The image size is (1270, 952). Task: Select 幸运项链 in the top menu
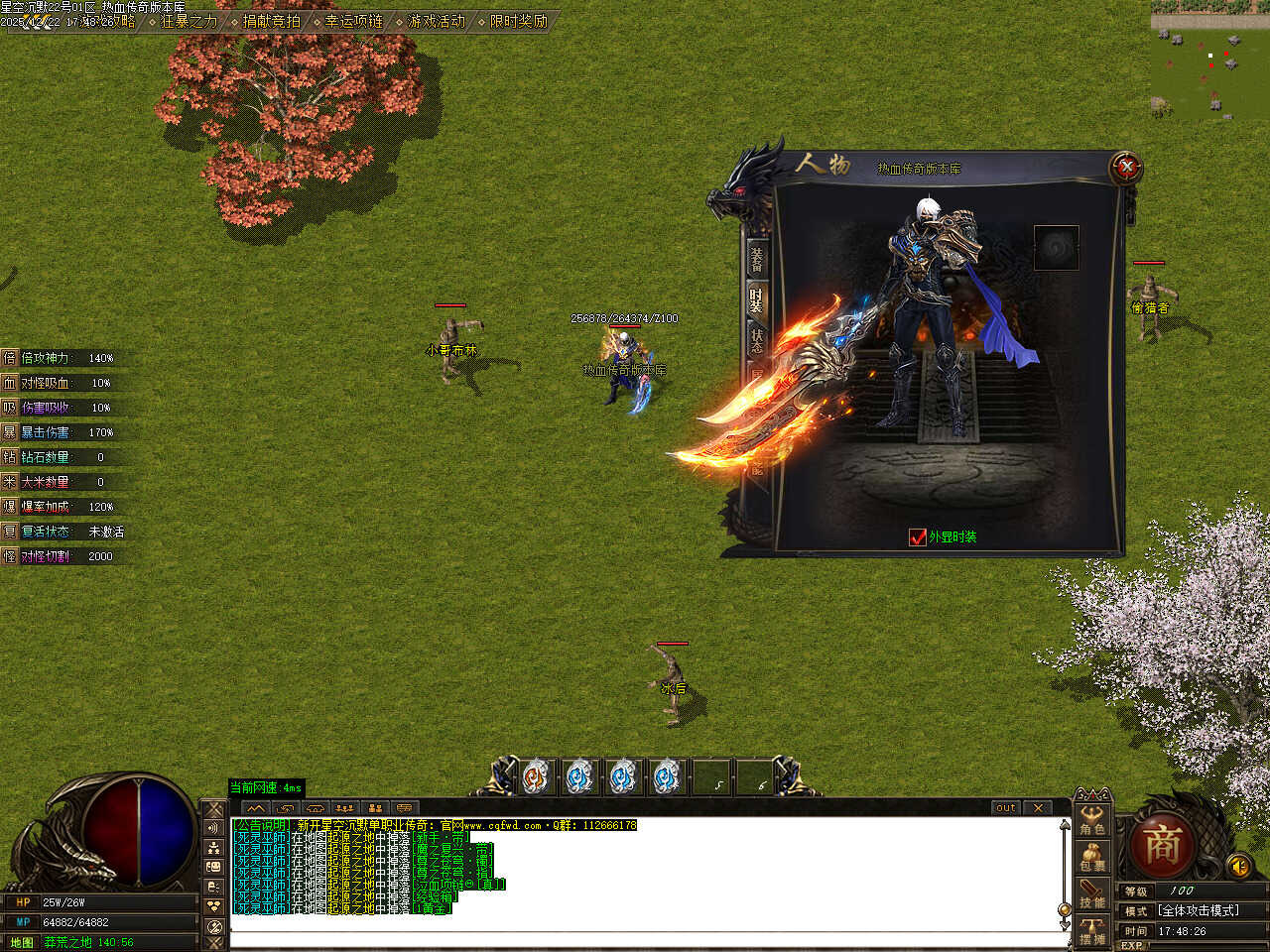pos(353,21)
